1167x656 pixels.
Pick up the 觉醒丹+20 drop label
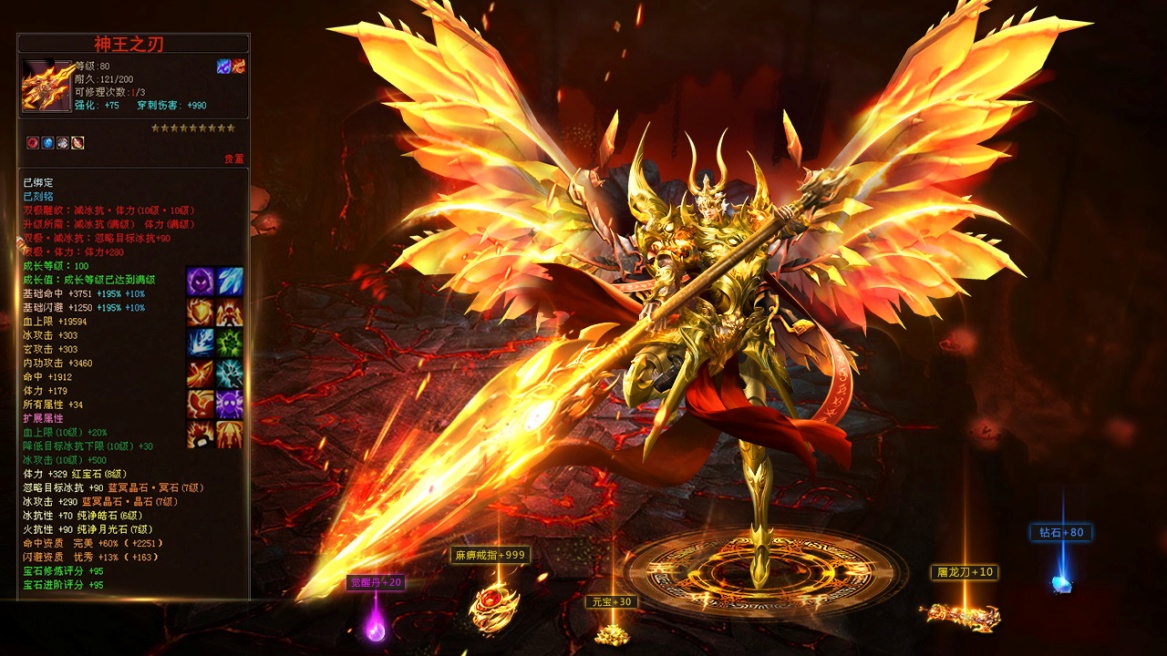pyautogui.click(x=376, y=582)
